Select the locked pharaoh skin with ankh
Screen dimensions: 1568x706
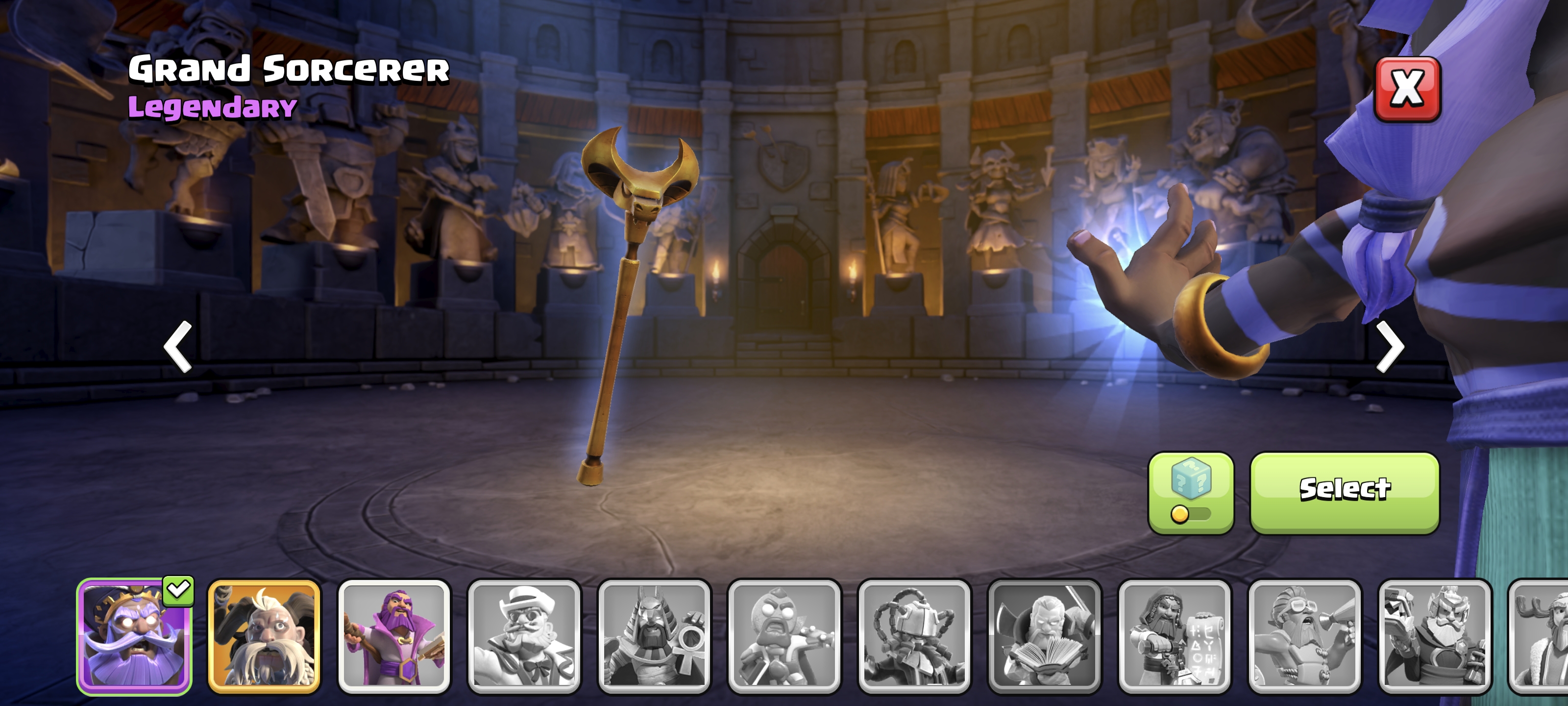coord(654,636)
